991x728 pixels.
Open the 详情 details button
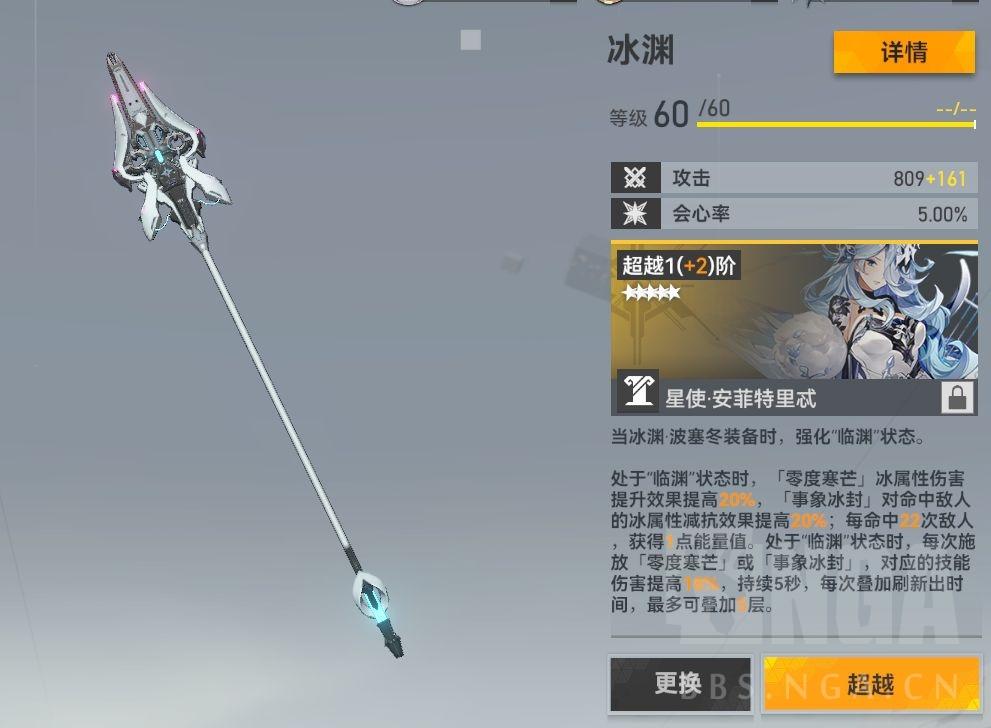pyautogui.click(x=903, y=53)
